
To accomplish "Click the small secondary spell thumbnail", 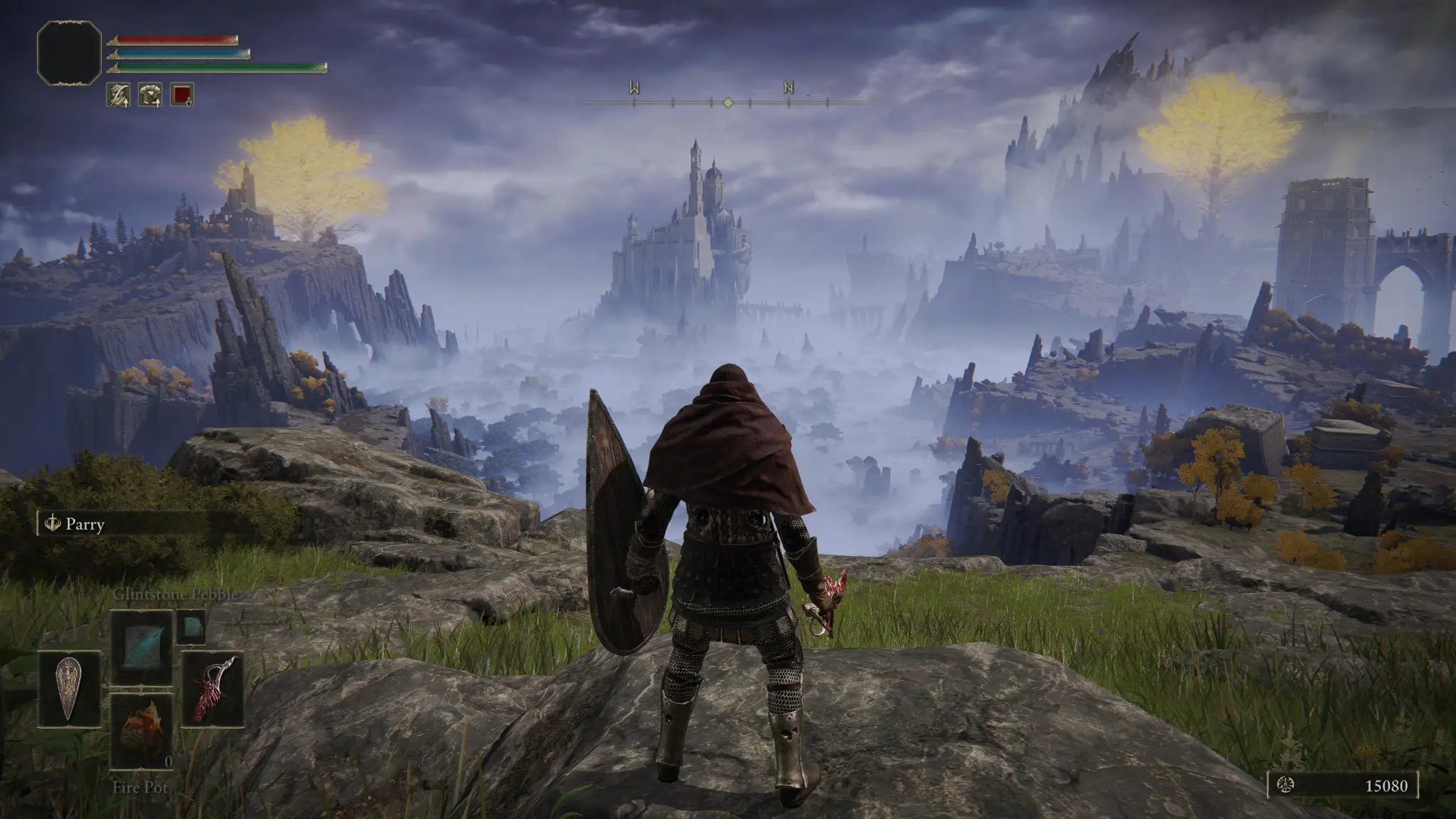I will tap(191, 626).
